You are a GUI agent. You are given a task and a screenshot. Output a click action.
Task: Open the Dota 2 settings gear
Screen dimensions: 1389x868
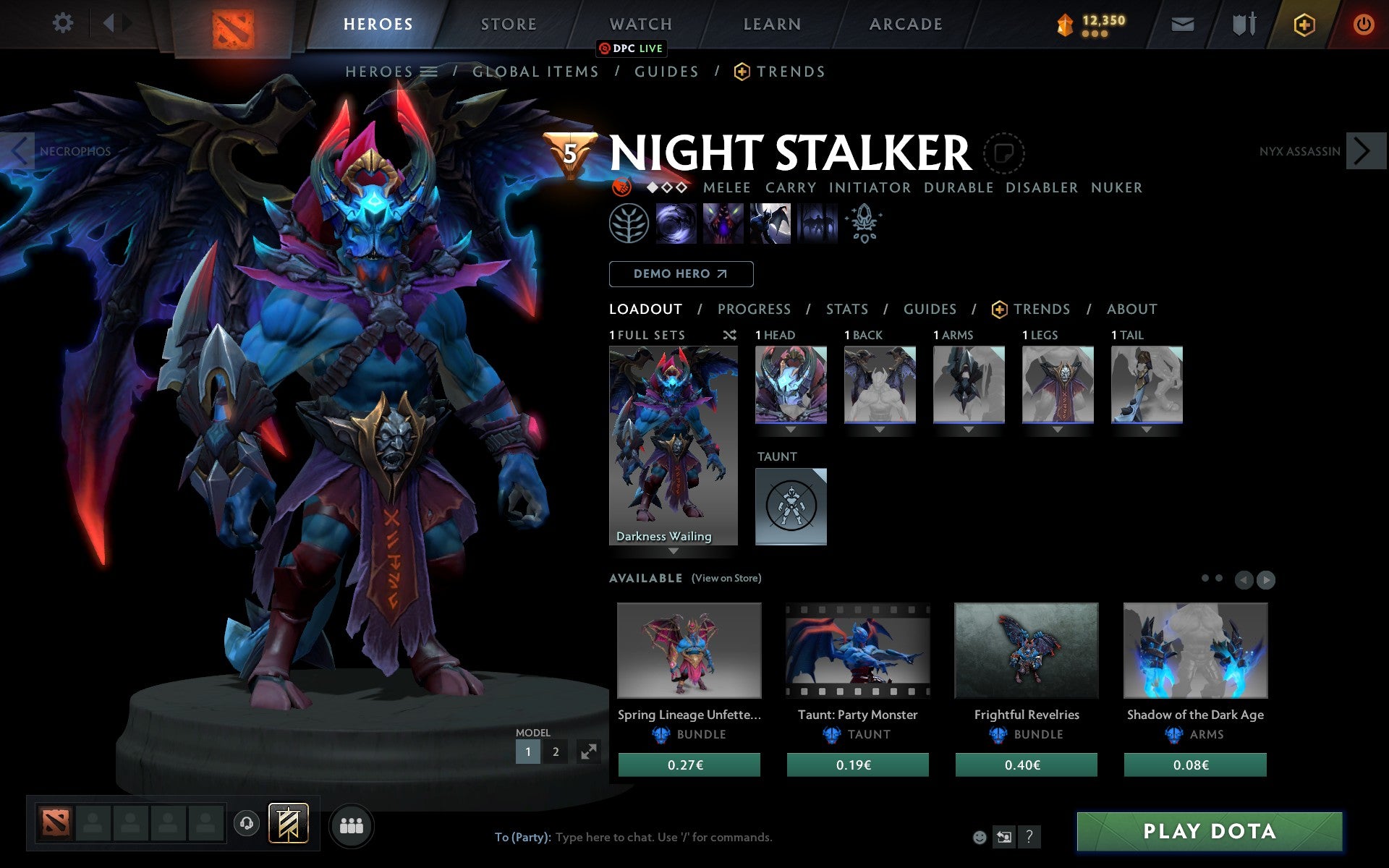(64, 24)
